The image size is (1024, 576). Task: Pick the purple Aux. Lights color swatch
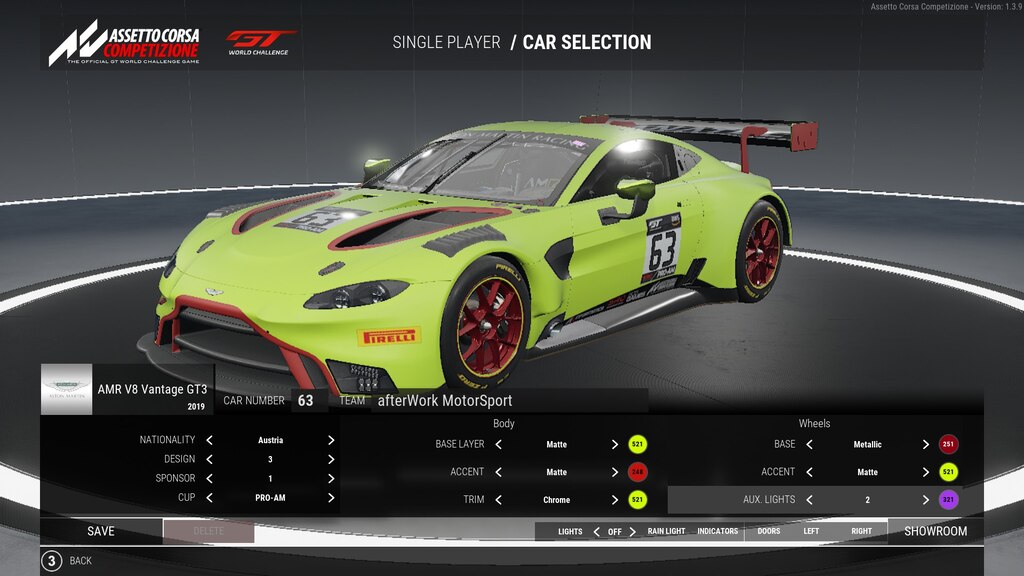(948, 499)
